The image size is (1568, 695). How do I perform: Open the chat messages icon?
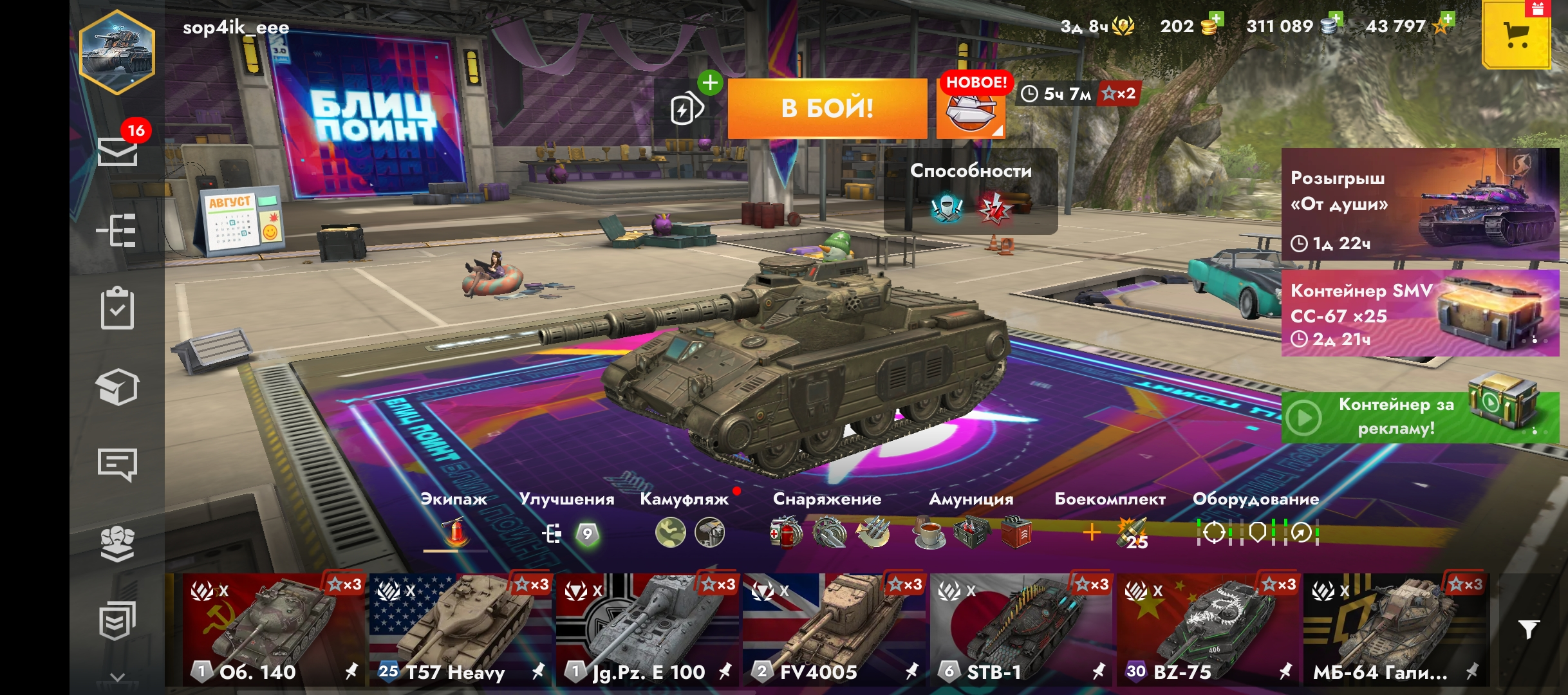(x=117, y=465)
